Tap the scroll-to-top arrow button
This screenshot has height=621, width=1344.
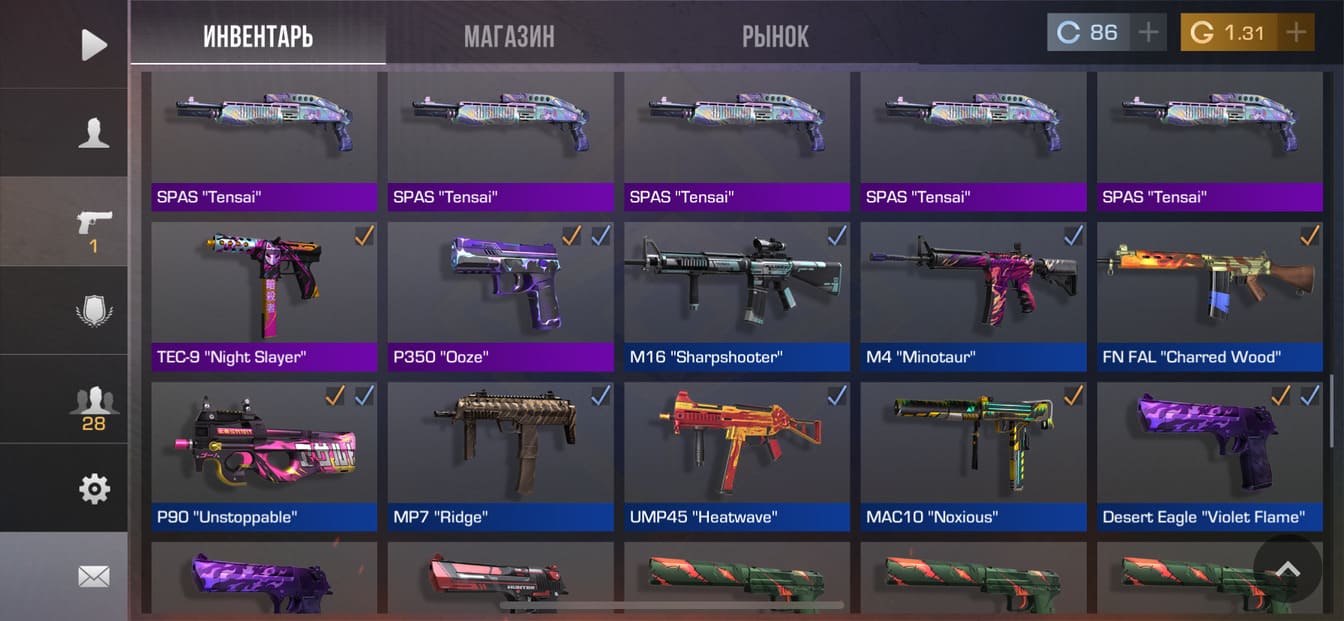point(1287,568)
